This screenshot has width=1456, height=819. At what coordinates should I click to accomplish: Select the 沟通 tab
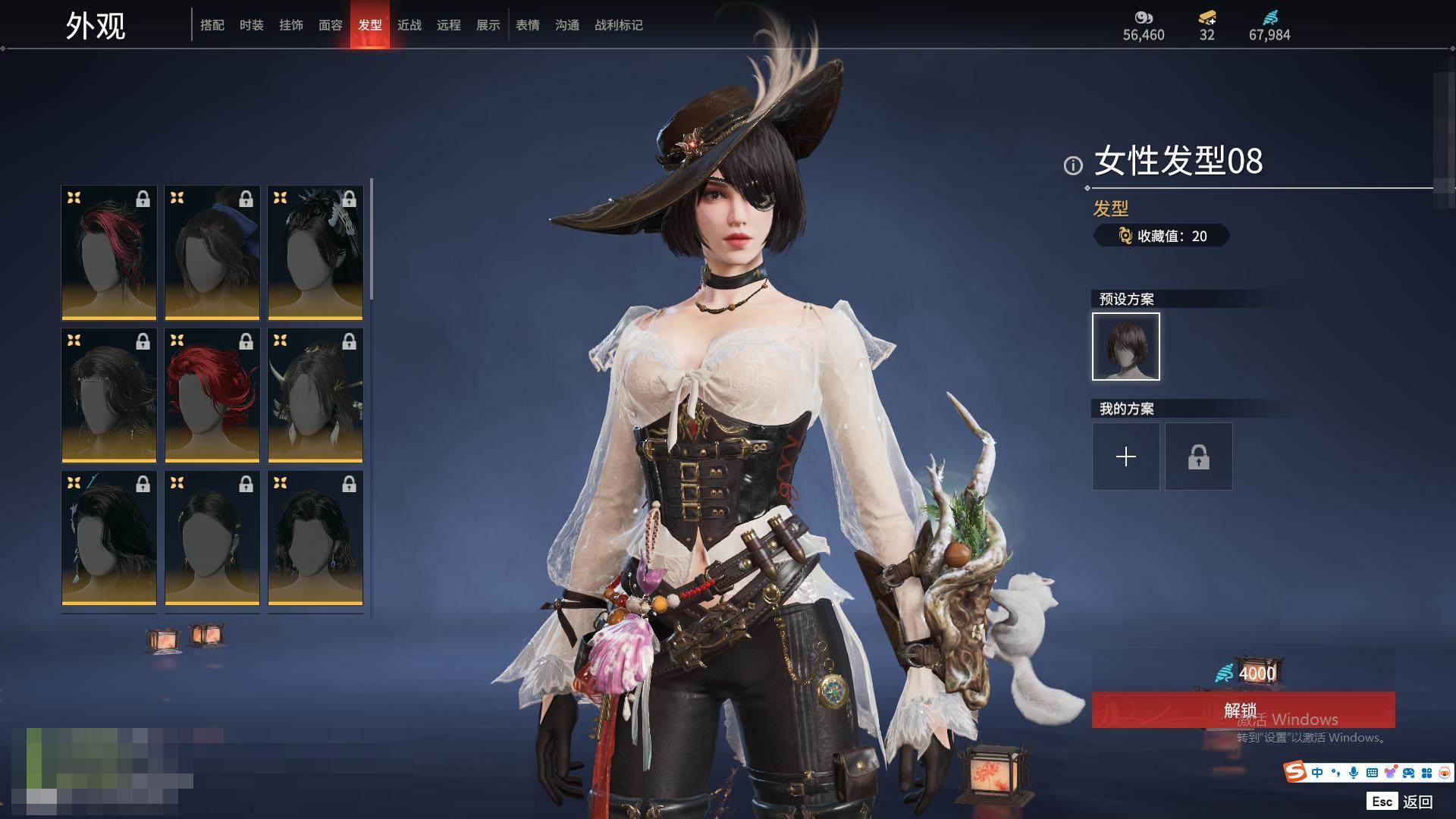pos(567,25)
